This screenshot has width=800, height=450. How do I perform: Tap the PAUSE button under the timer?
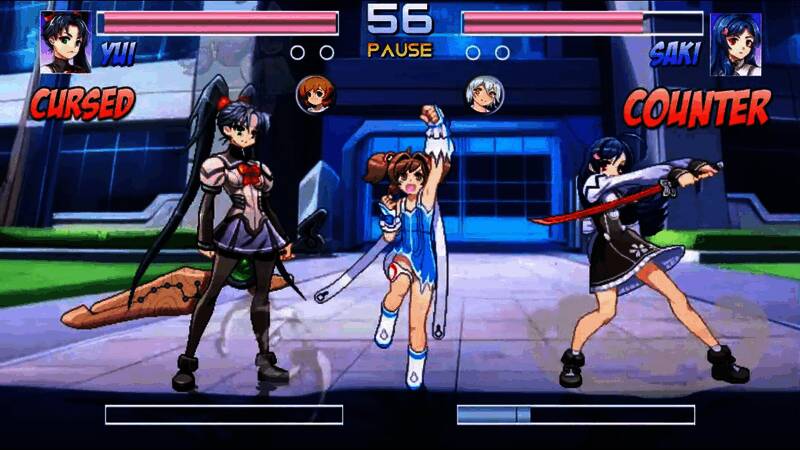[x=399, y=50]
